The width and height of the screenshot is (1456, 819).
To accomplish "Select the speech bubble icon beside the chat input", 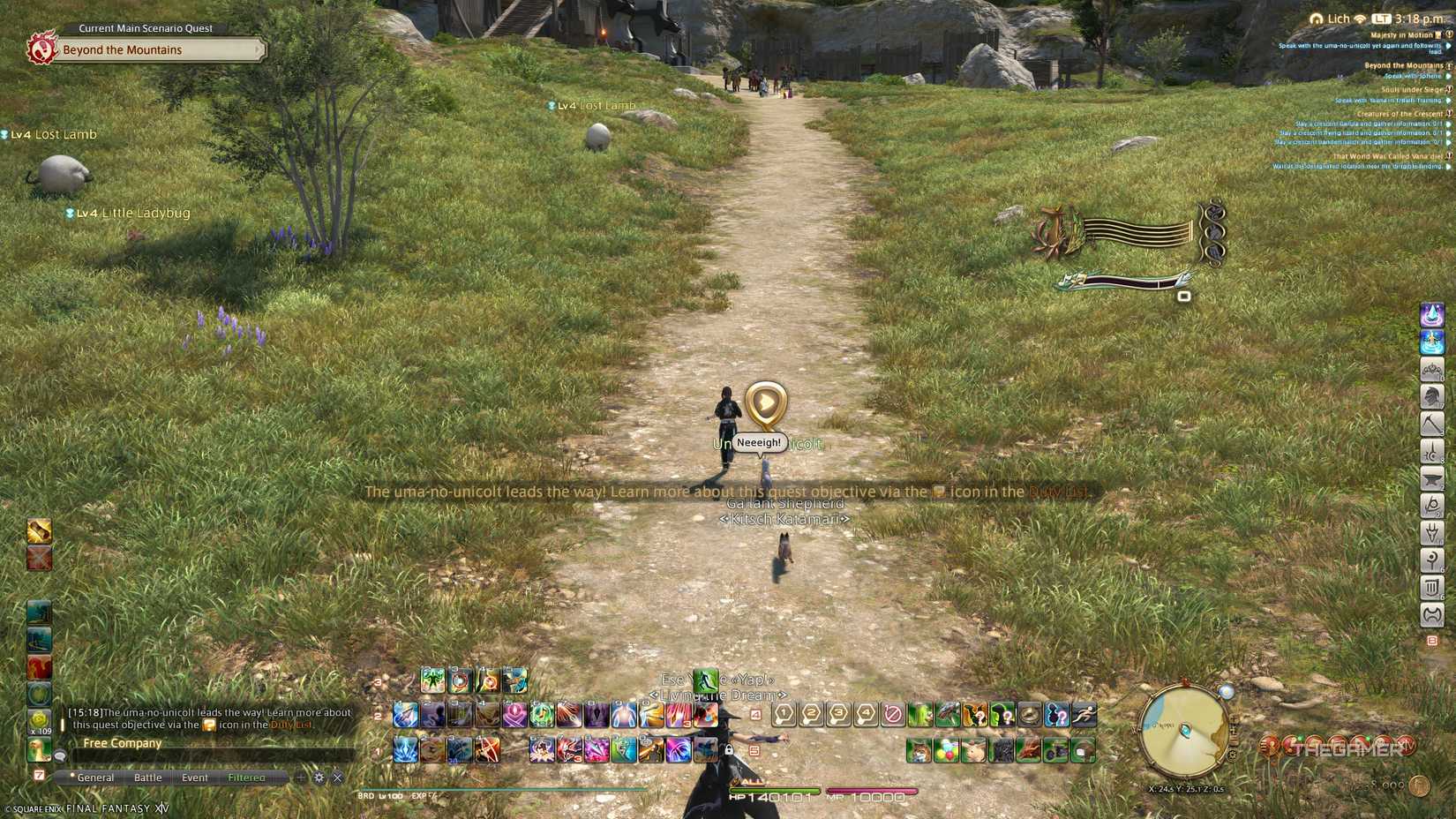I will point(60,756).
